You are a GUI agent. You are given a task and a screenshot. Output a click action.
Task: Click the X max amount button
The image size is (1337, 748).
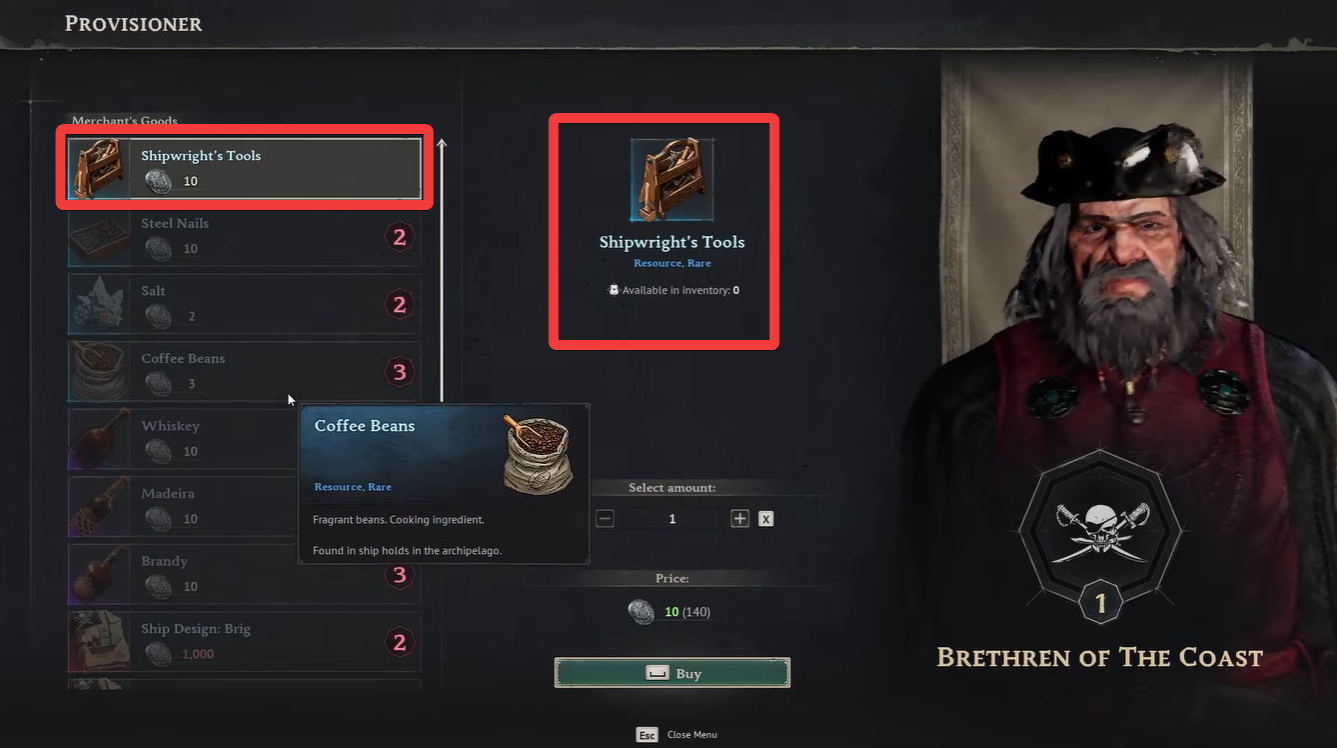(x=765, y=518)
